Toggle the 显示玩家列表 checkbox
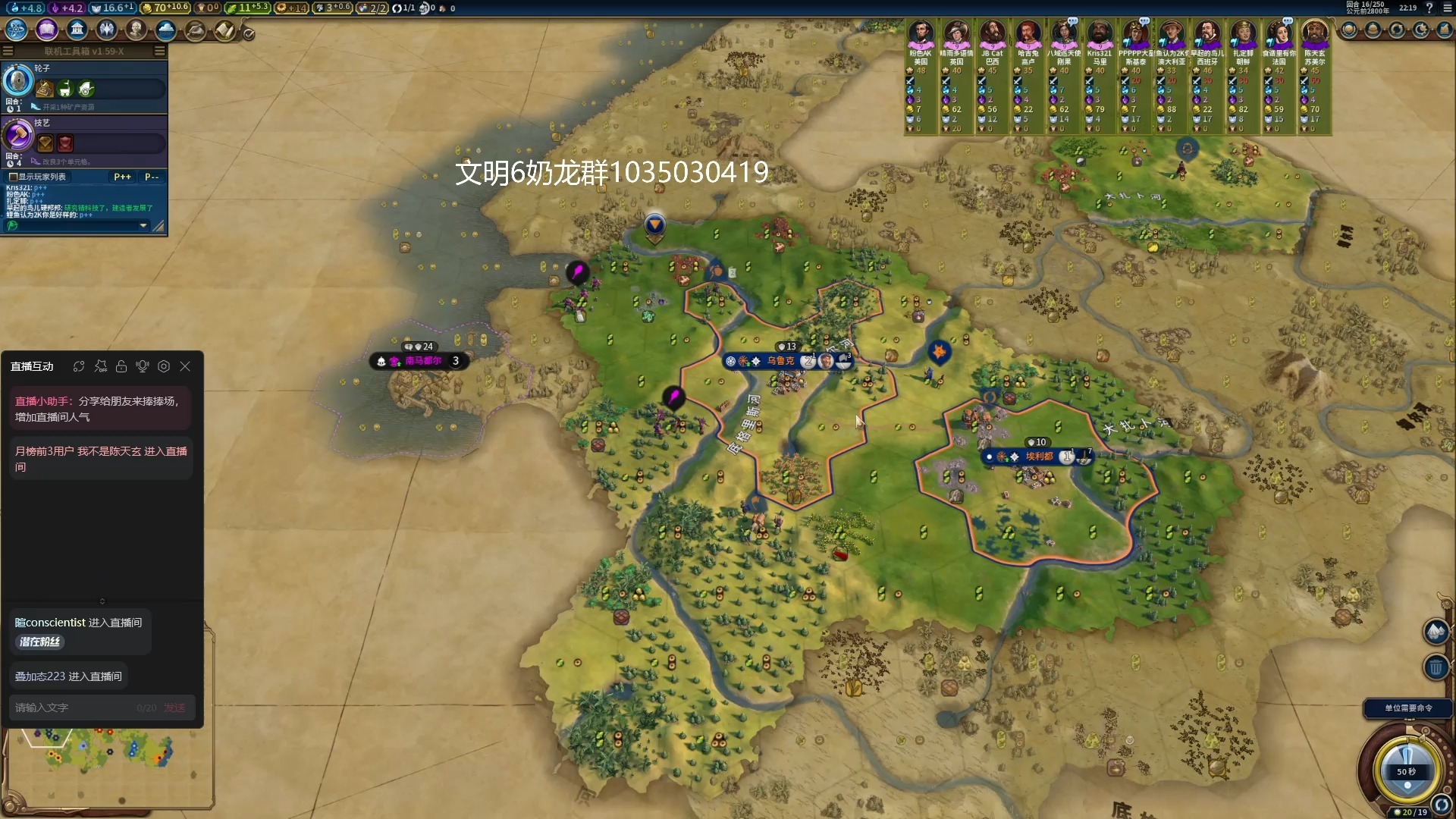The height and width of the screenshot is (819, 1456). (x=13, y=177)
